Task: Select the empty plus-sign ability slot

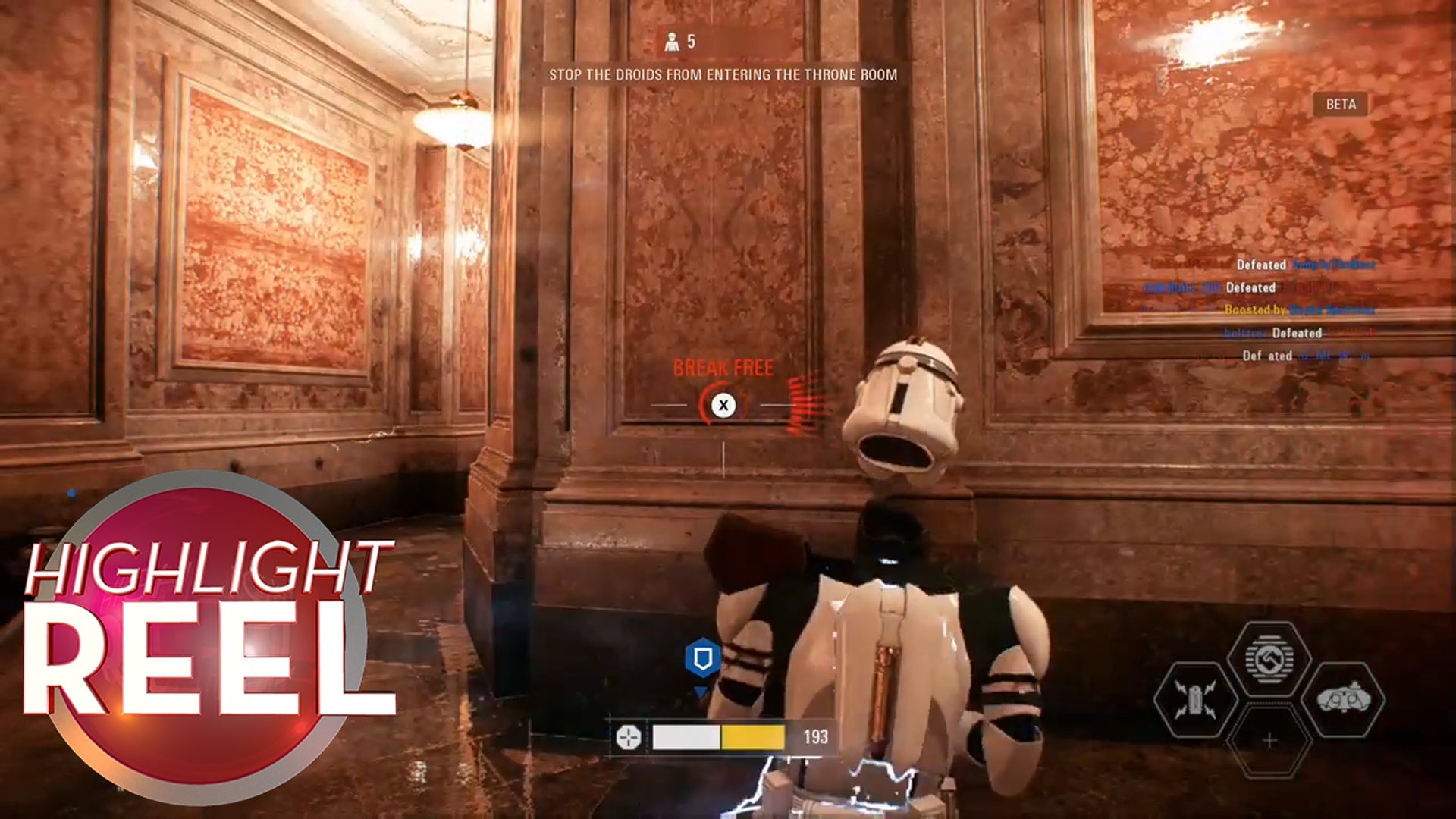Action: pyautogui.click(x=1269, y=740)
